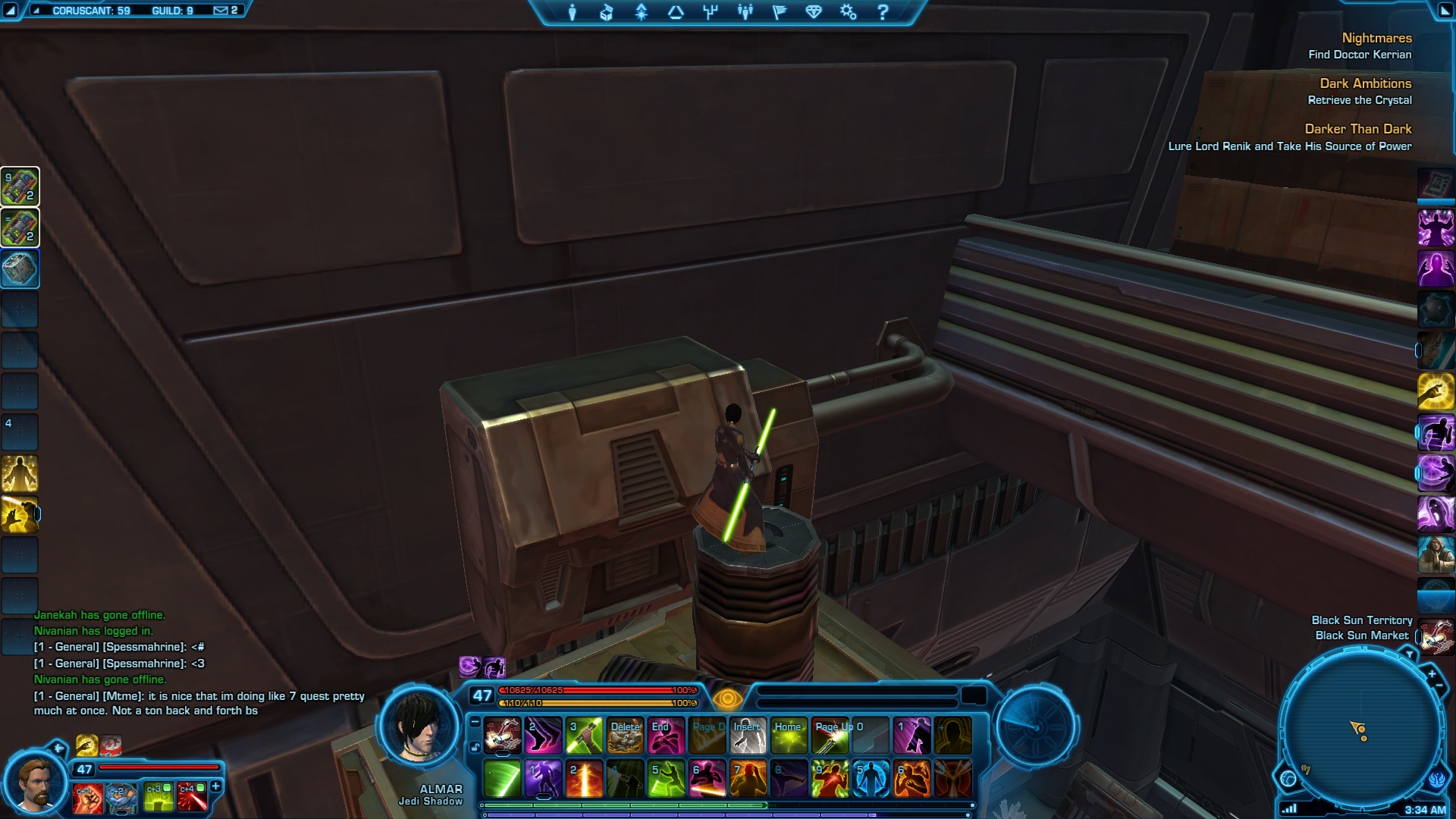Toggle the quickbar lock icon
Image resolution: width=1456 pixels, height=819 pixels.
[475, 748]
